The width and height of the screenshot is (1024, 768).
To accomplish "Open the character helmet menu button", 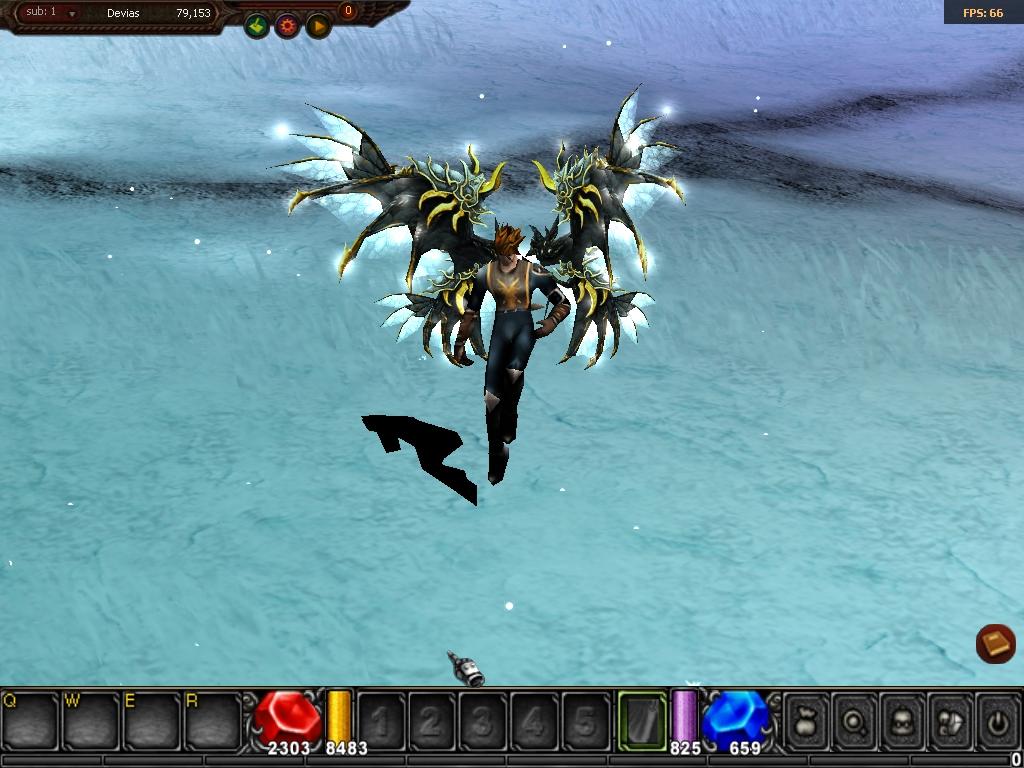I will (x=903, y=721).
